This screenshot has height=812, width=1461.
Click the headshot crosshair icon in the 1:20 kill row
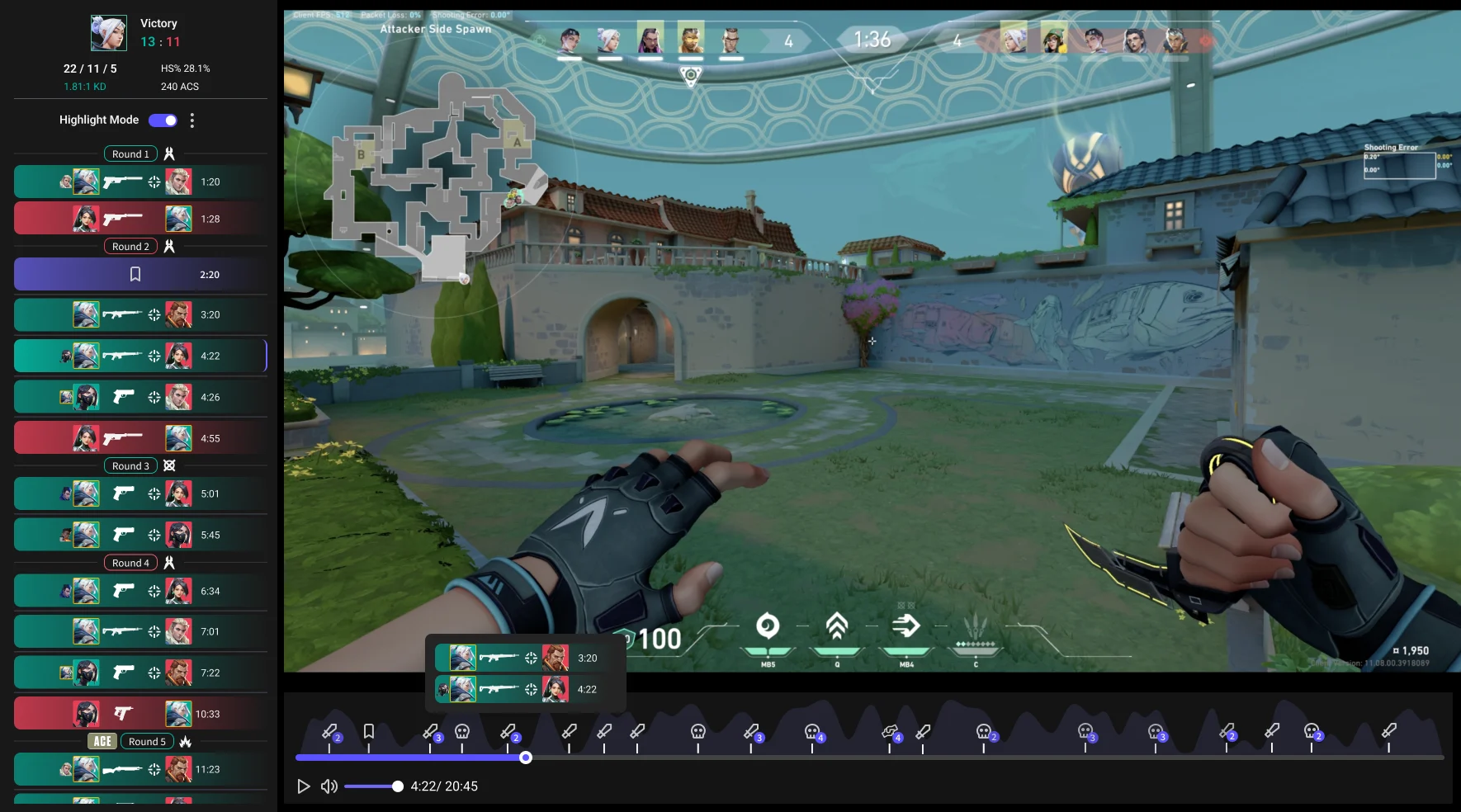154,182
